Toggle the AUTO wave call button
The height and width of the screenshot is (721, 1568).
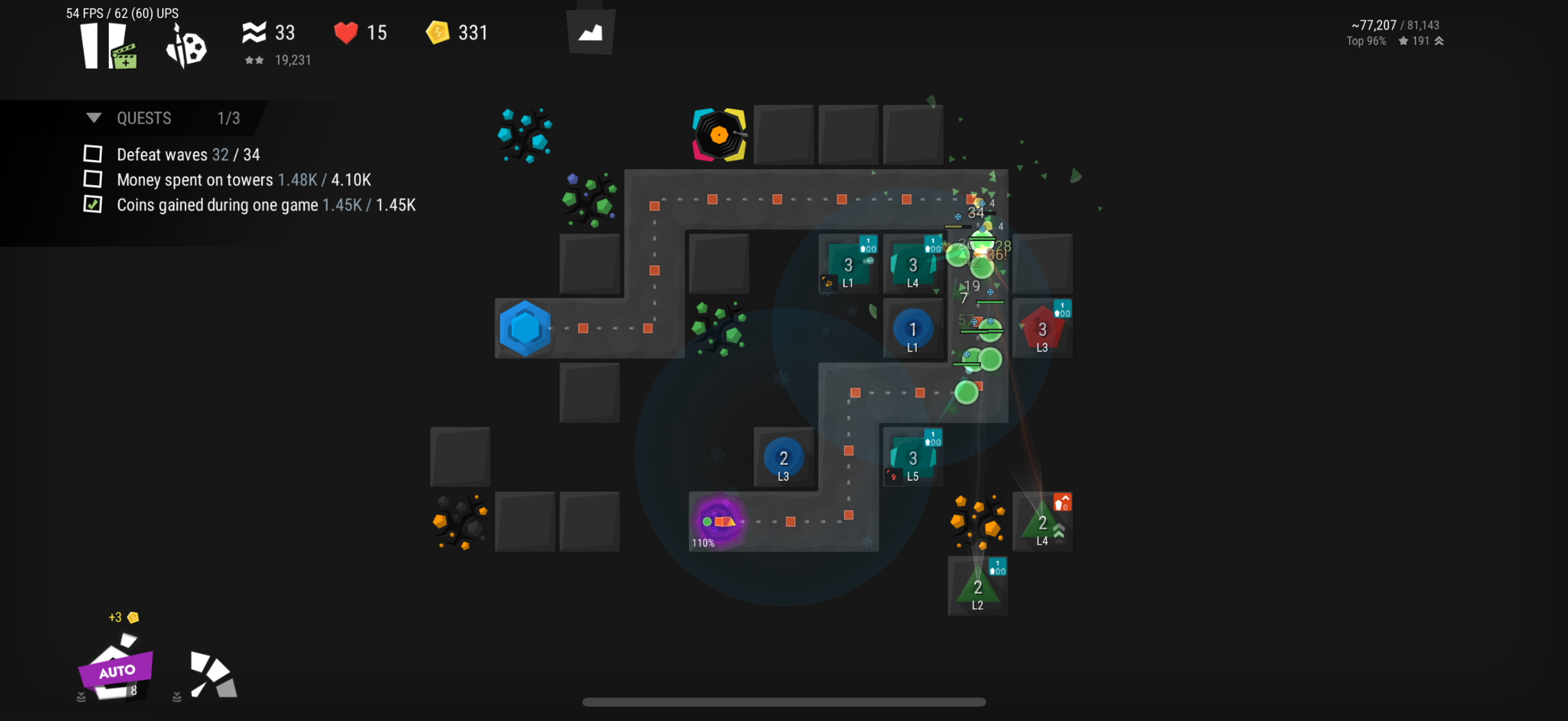click(x=115, y=670)
